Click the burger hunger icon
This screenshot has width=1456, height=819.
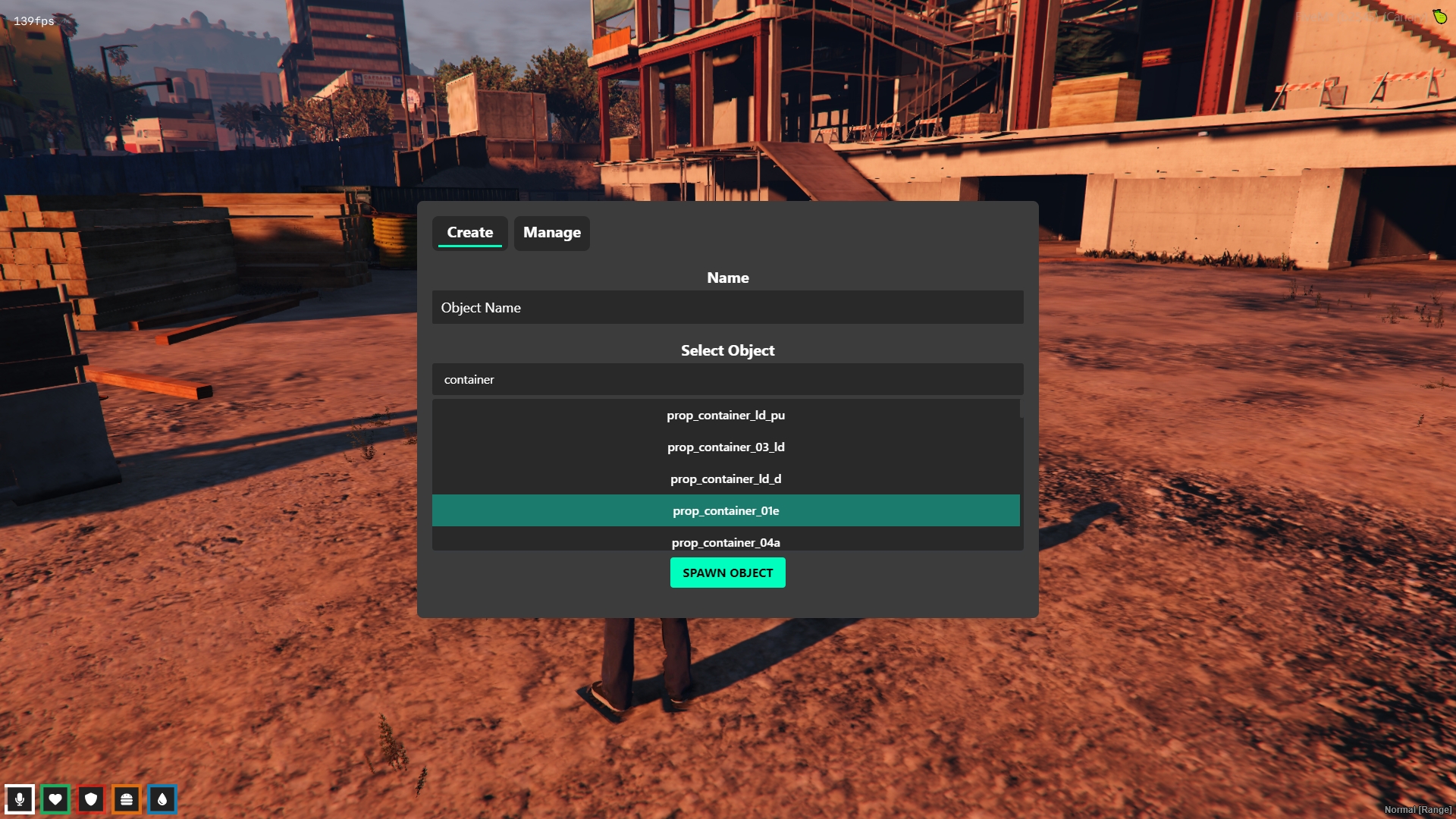[x=127, y=799]
